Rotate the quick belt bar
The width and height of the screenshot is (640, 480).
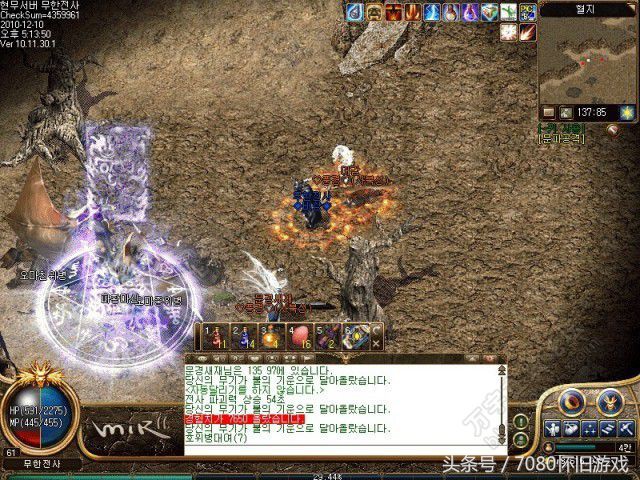[x=376, y=328]
